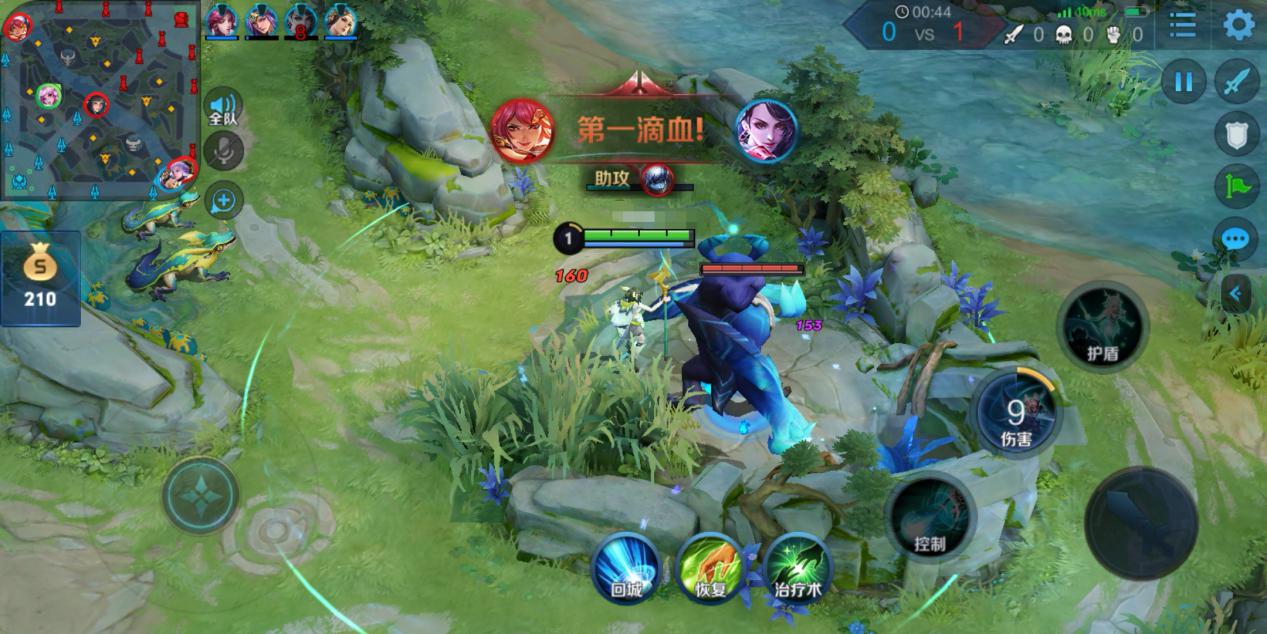The width and height of the screenshot is (1267, 634).
Task: Click the minimap
Action: (100, 100)
